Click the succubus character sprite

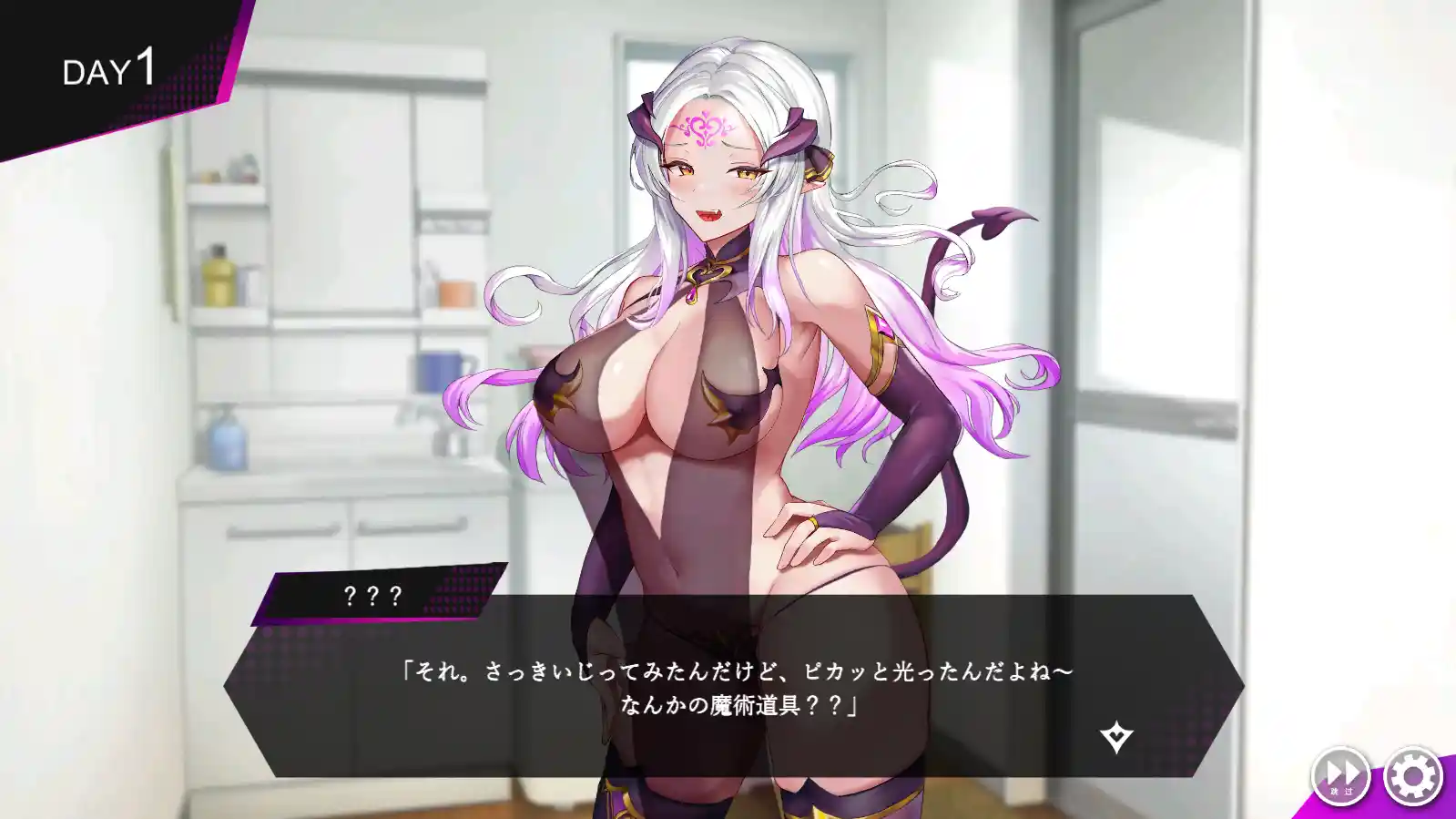click(728, 364)
